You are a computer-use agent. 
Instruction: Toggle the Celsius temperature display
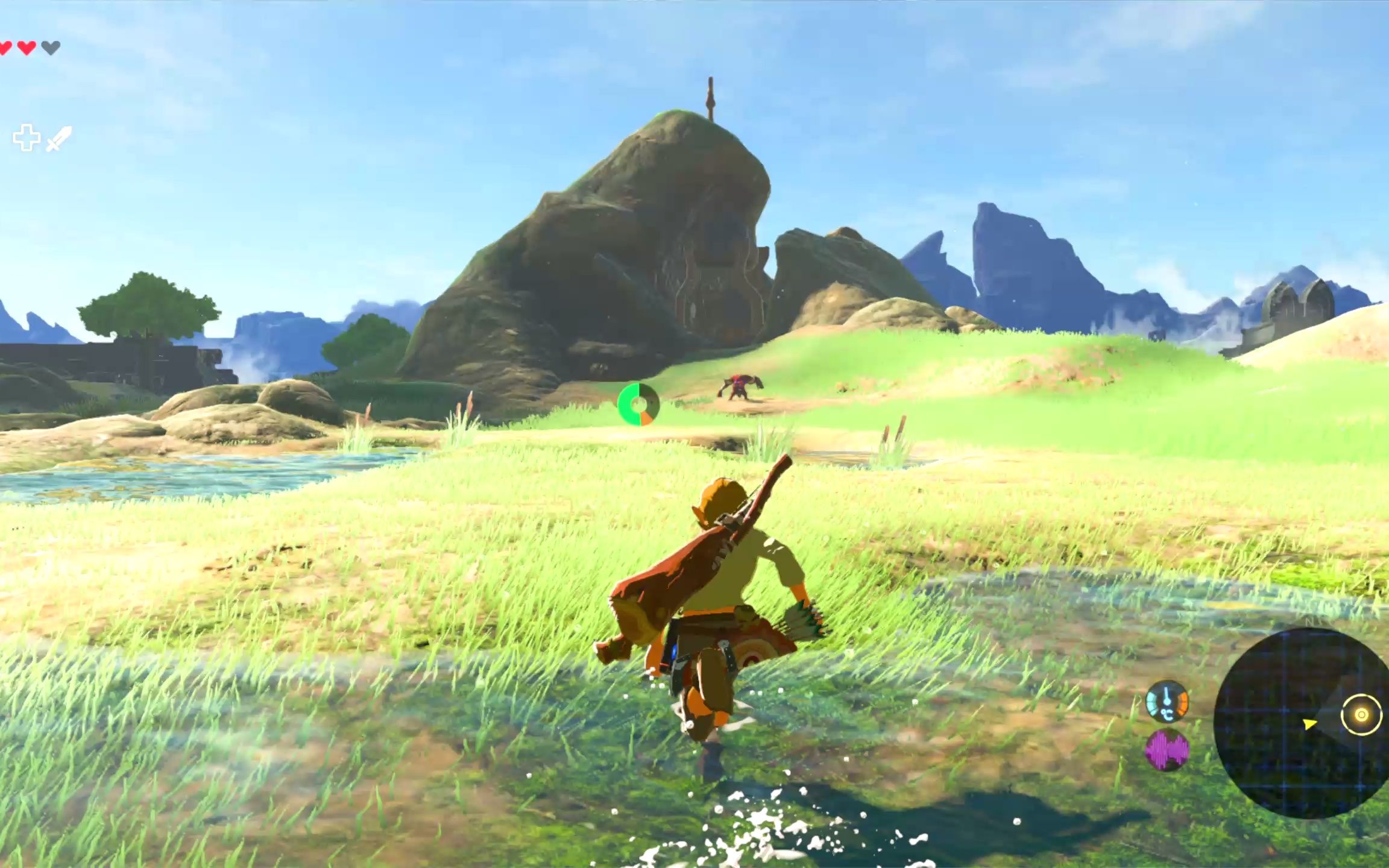coord(1167,714)
